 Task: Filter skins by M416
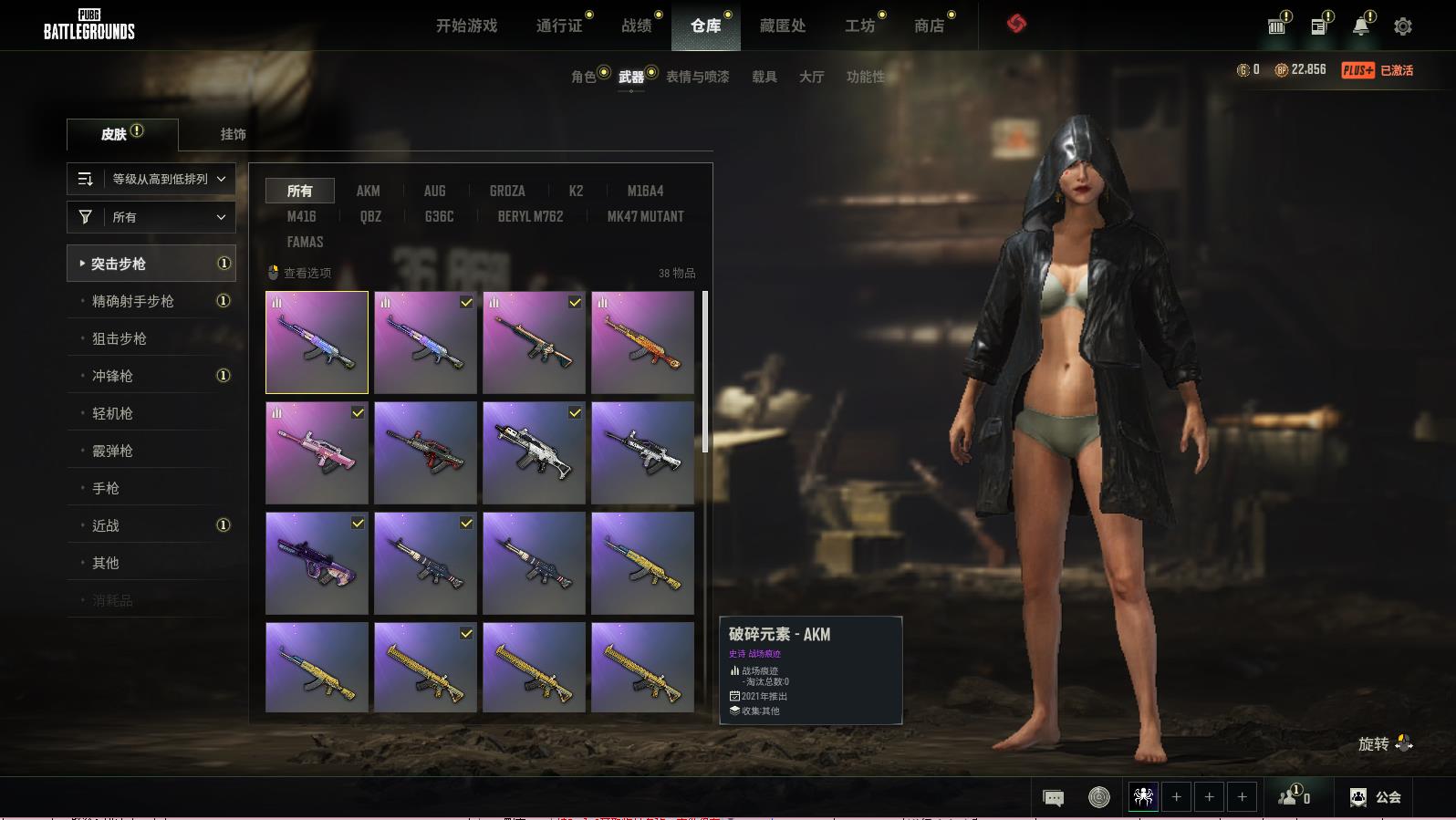coord(301,216)
